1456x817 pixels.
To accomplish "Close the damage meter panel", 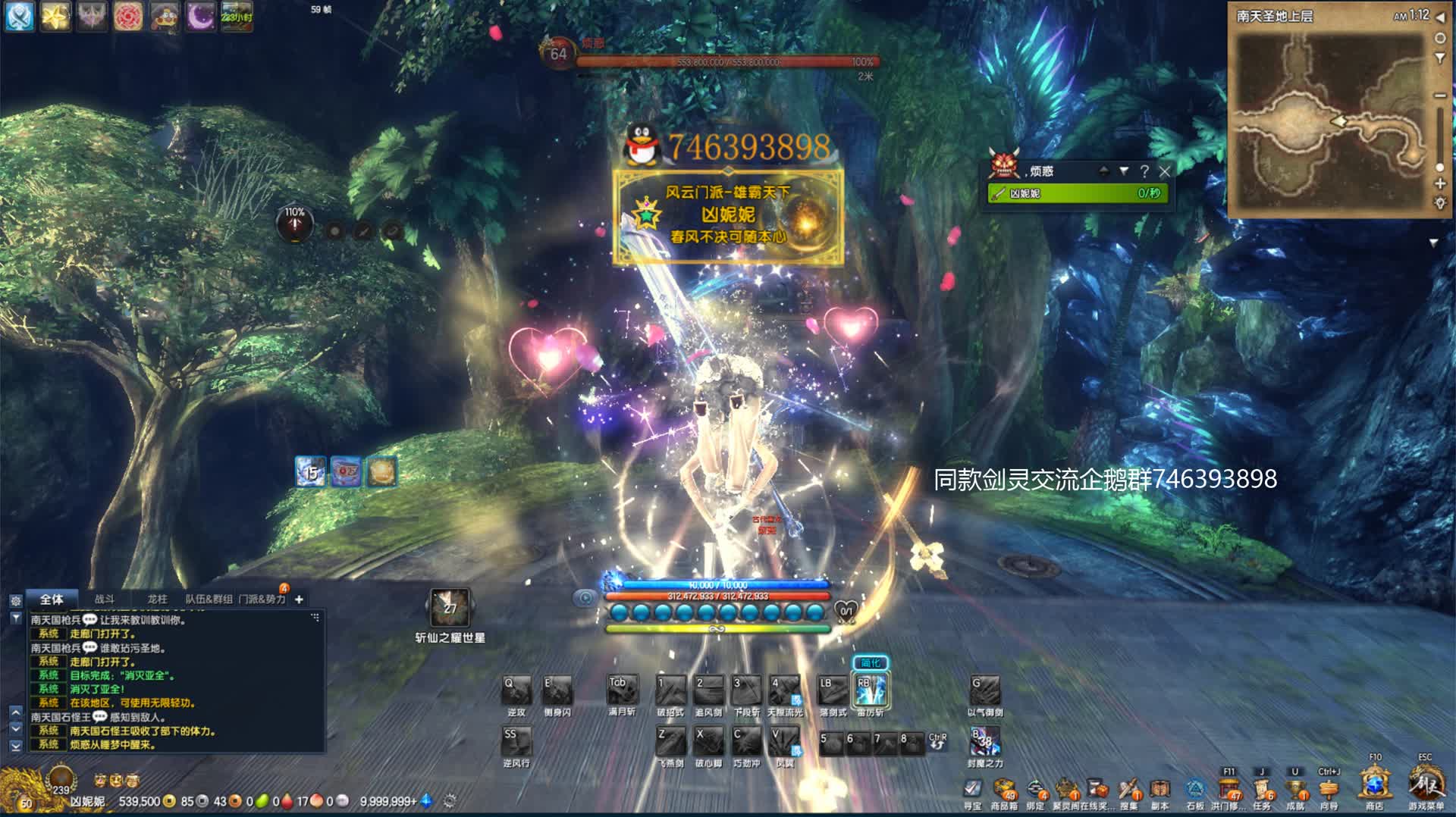I will [1165, 171].
